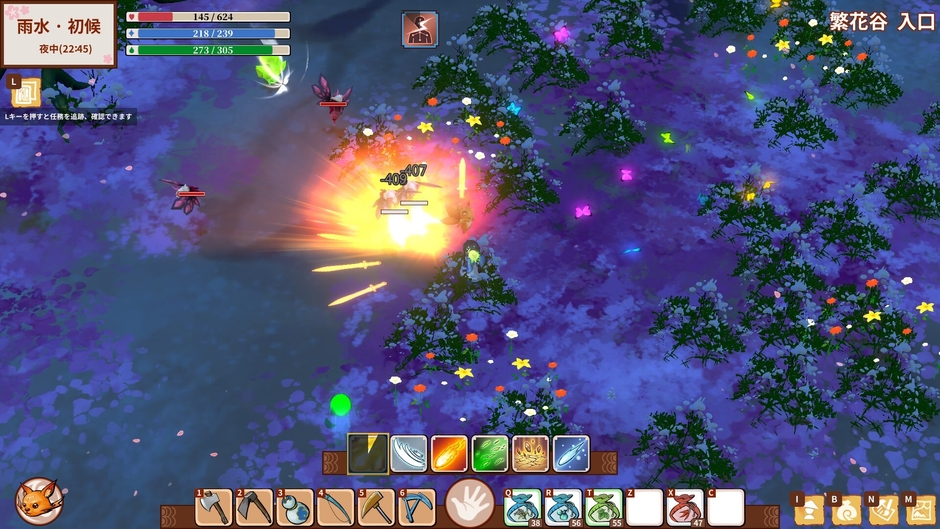The image size is (940, 529).
Task: Trigger the golden burst skill
Action: tap(530, 454)
